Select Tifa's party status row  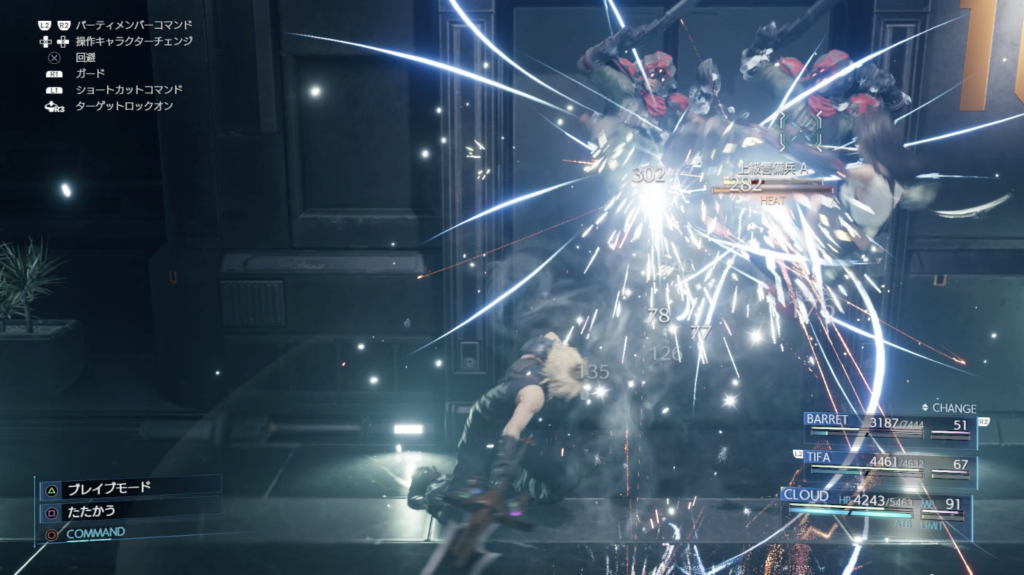[x=888, y=464]
